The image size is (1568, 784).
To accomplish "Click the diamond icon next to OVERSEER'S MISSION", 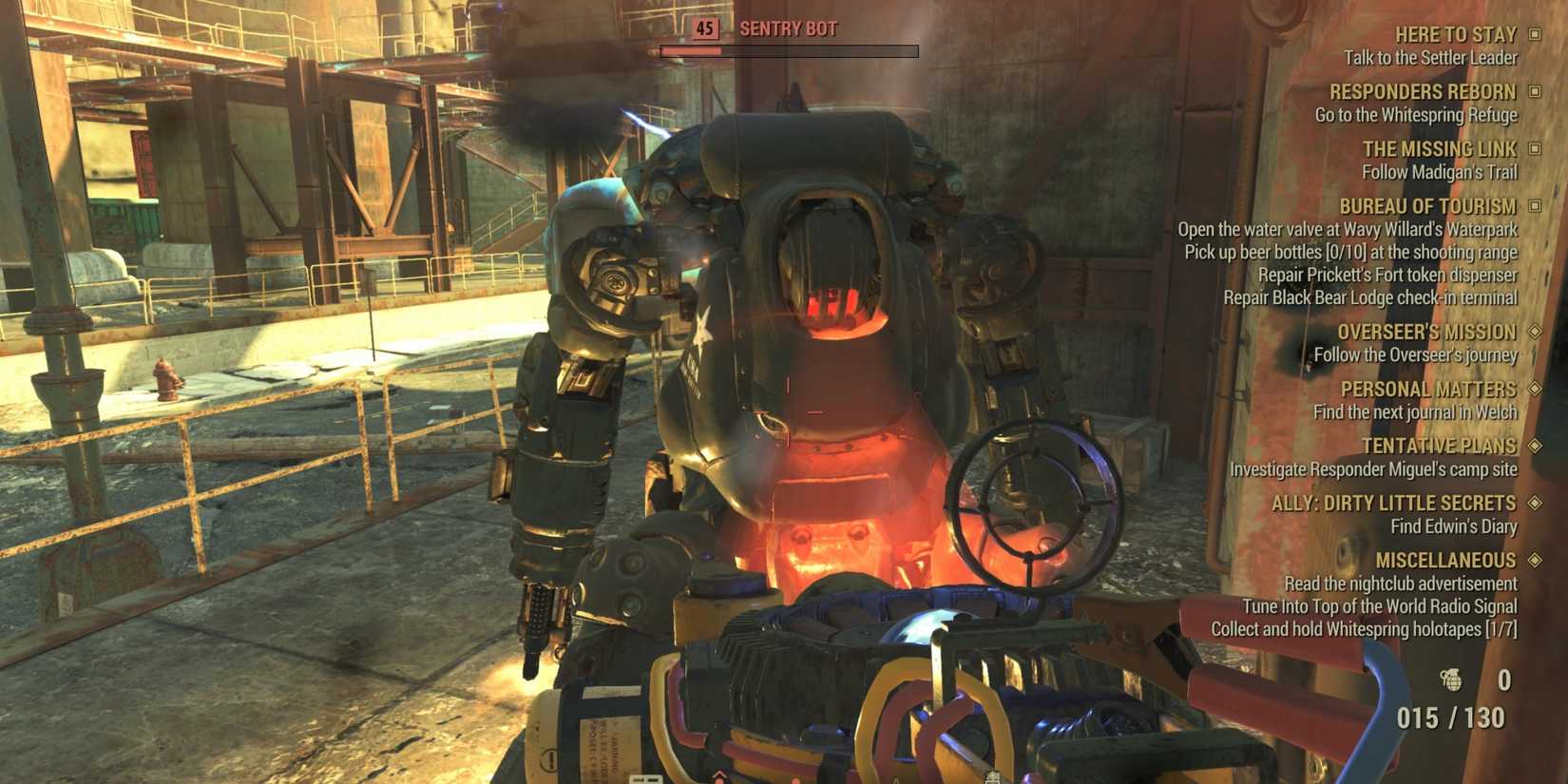I will click(x=1534, y=332).
